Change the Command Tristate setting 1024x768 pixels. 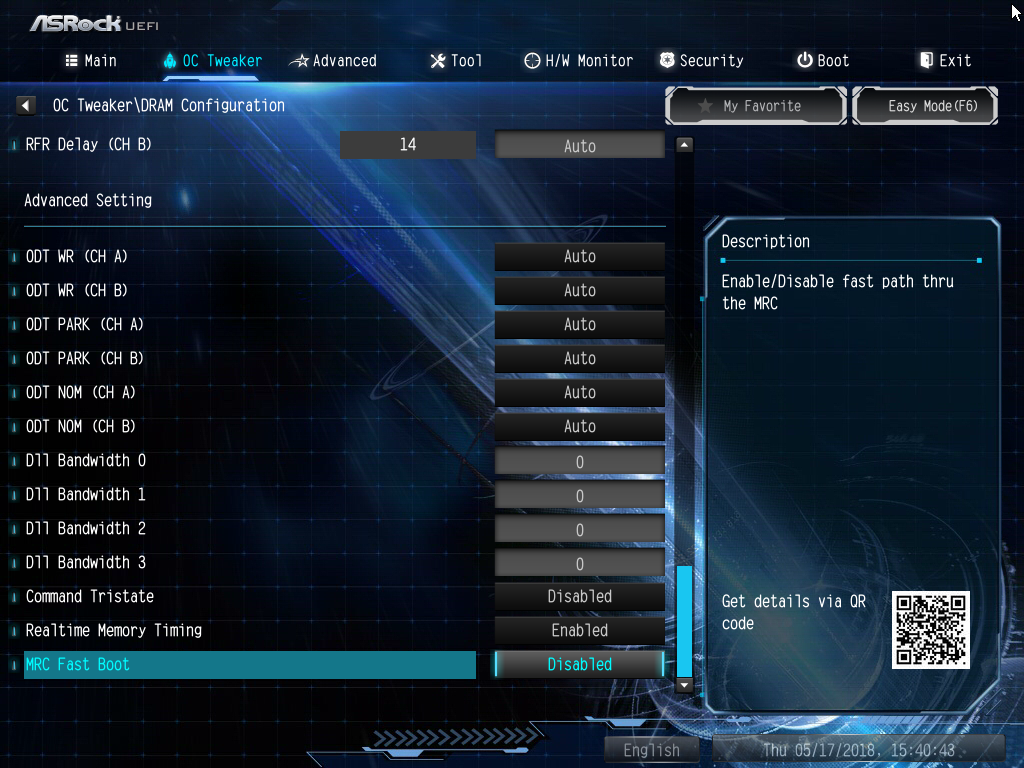point(580,597)
